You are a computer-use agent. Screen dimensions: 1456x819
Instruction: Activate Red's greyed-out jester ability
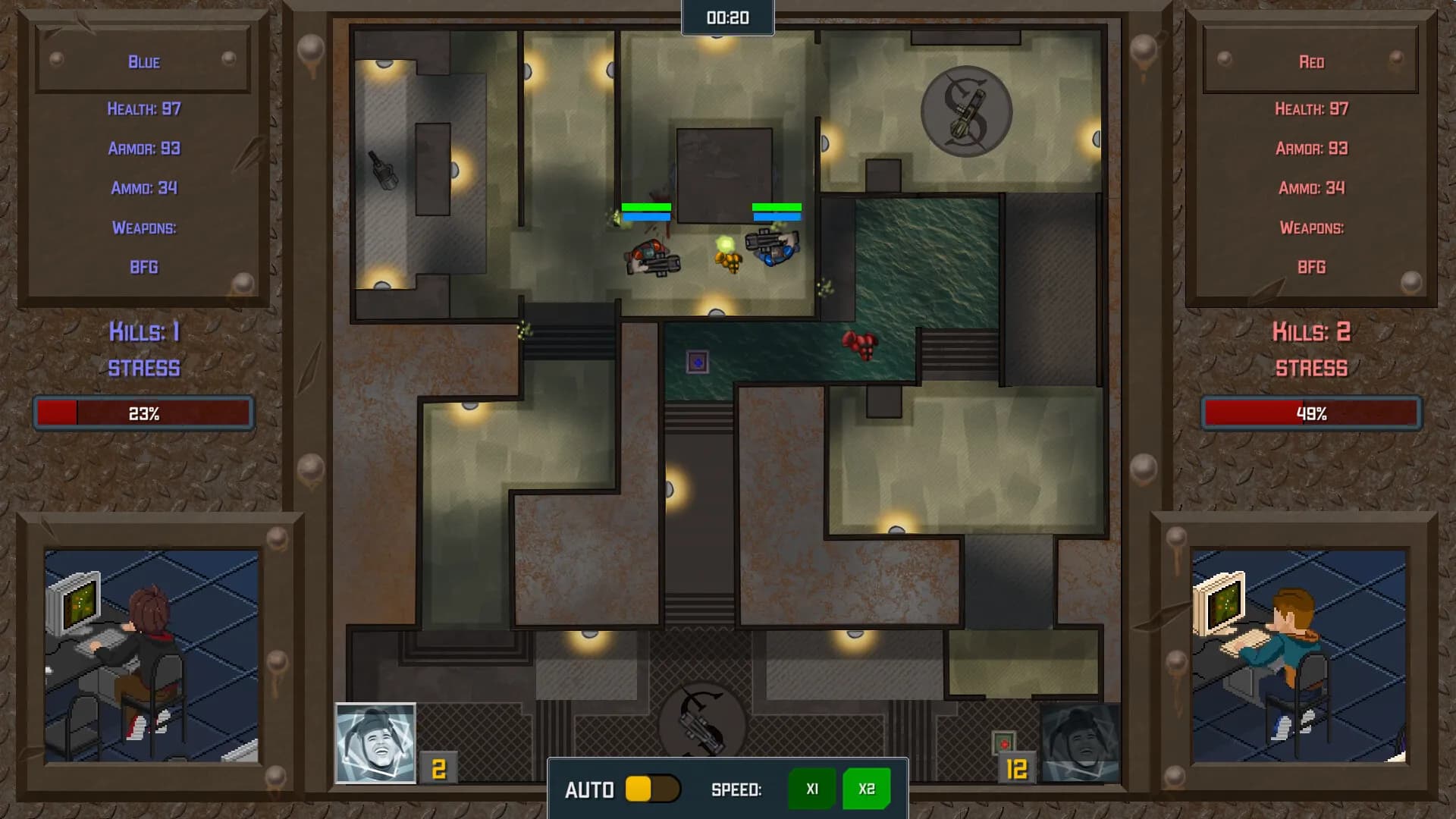coord(1080,743)
